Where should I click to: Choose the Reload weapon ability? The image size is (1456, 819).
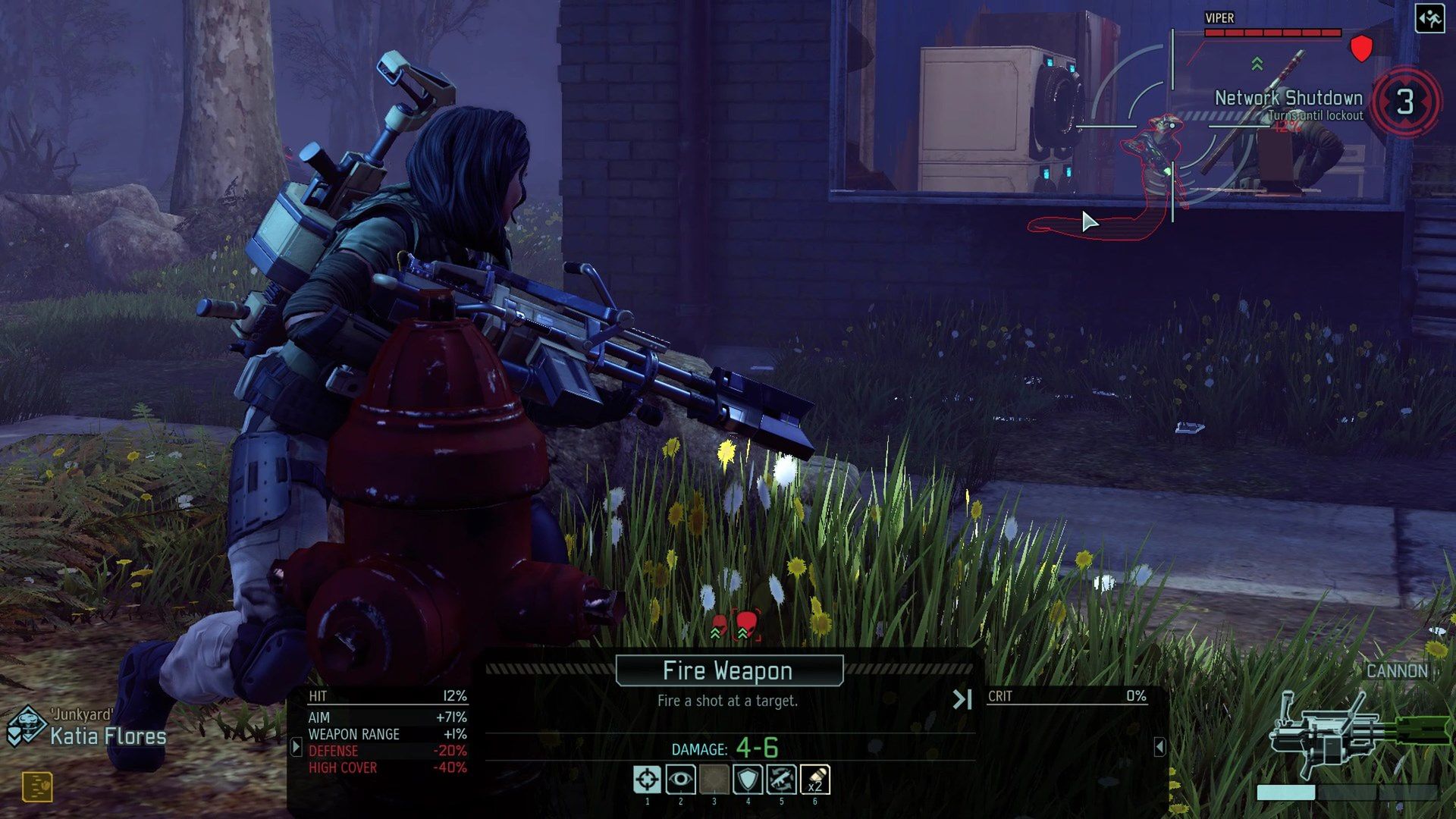(x=781, y=780)
